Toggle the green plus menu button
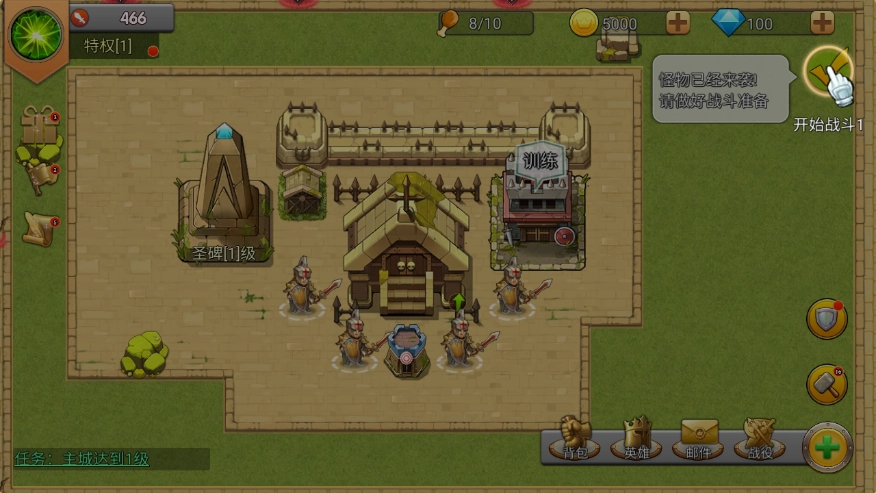The width and height of the screenshot is (876, 493). [x=827, y=447]
